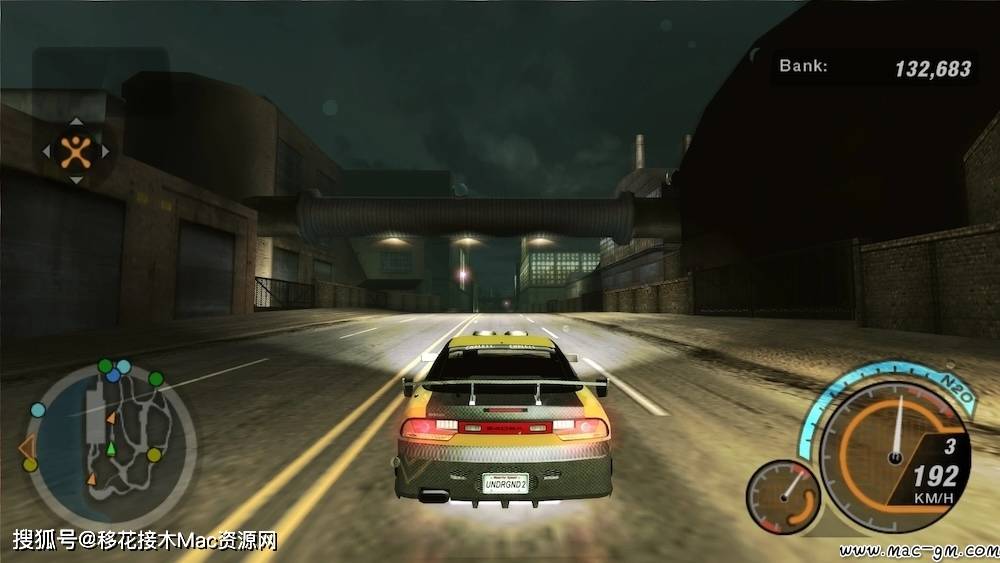
Task: Choose the right arrow beside the orange figure
Action: coord(106,153)
